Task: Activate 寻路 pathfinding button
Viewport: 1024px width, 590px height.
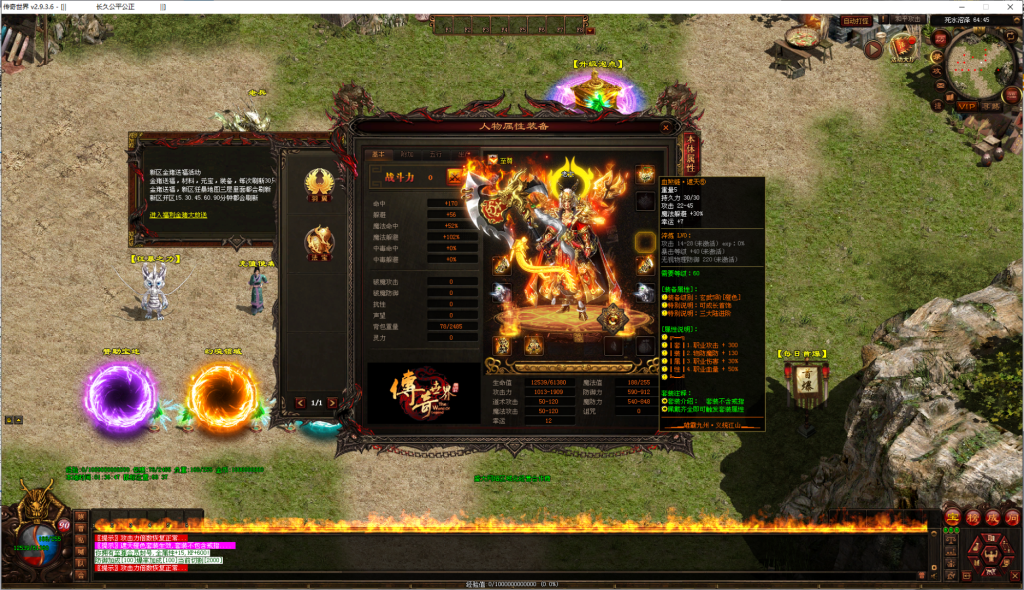Action: tap(991, 105)
